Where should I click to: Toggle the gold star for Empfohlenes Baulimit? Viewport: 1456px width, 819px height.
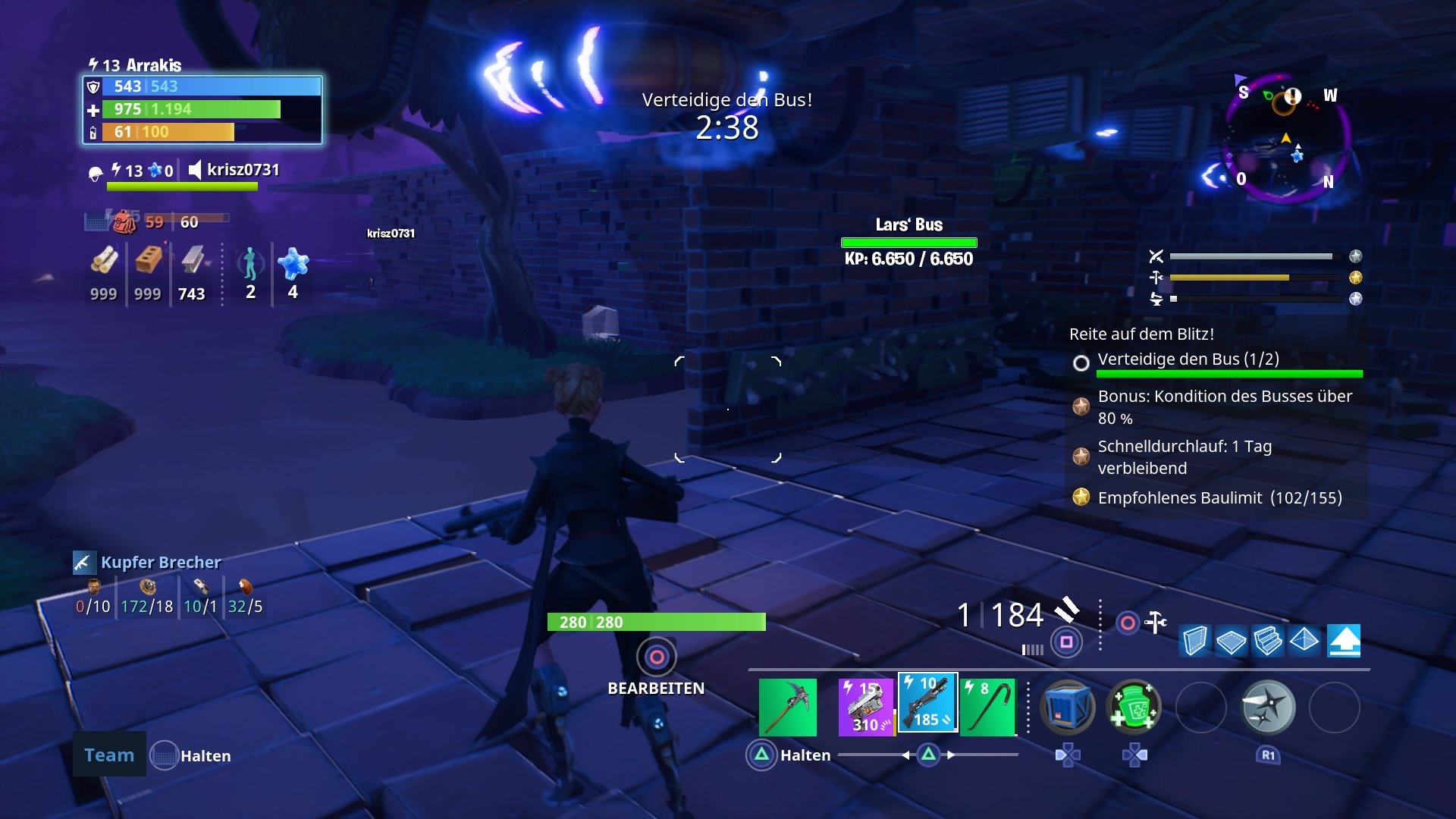pos(1080,498)
